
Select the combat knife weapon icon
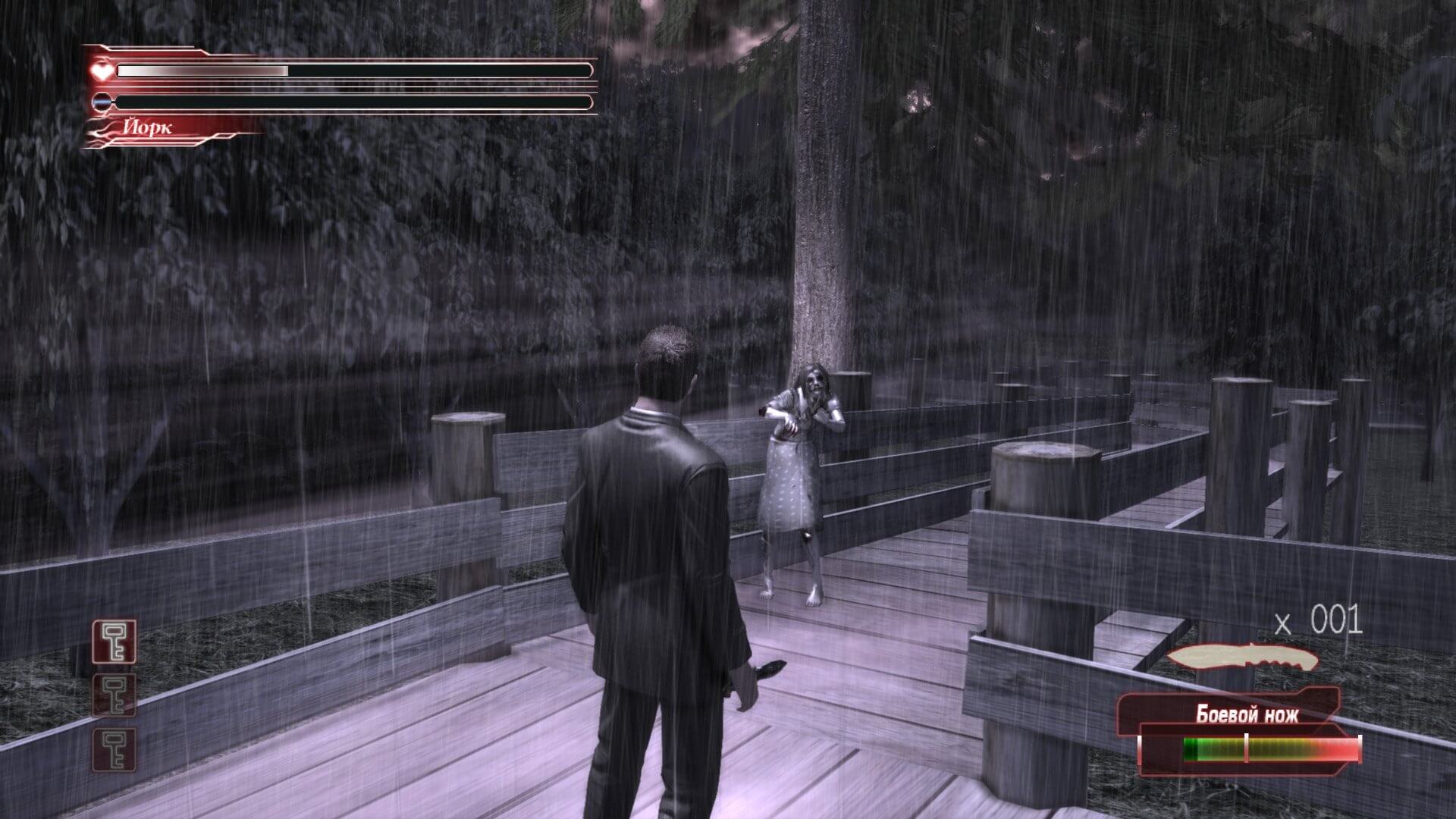coord(1242,658)
